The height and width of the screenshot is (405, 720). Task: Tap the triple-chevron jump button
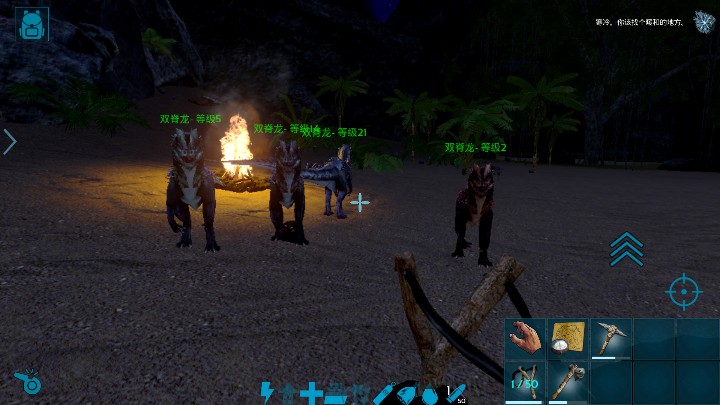click(627, 250)
